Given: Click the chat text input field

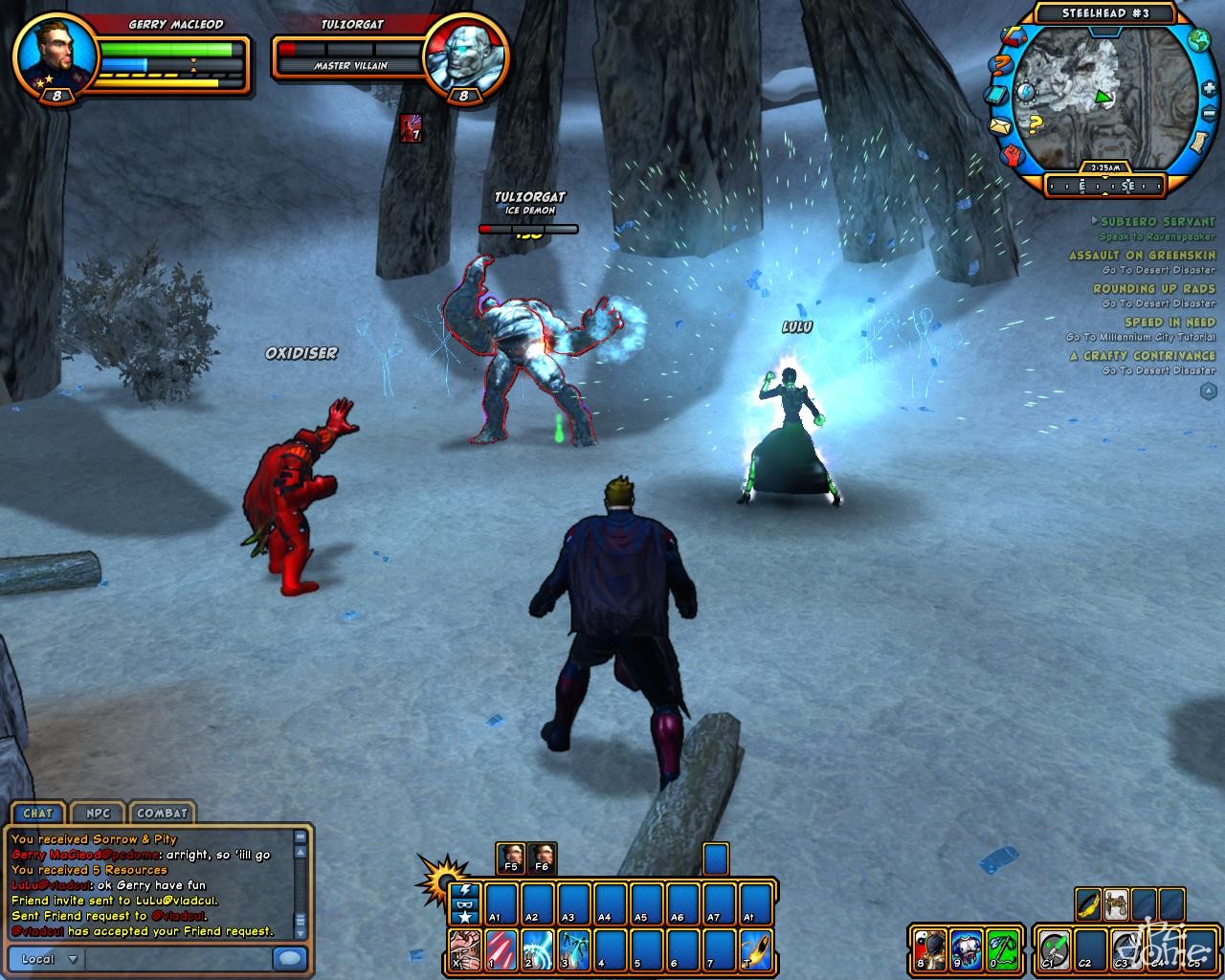Looking at the screenshot, I should 178,959.
